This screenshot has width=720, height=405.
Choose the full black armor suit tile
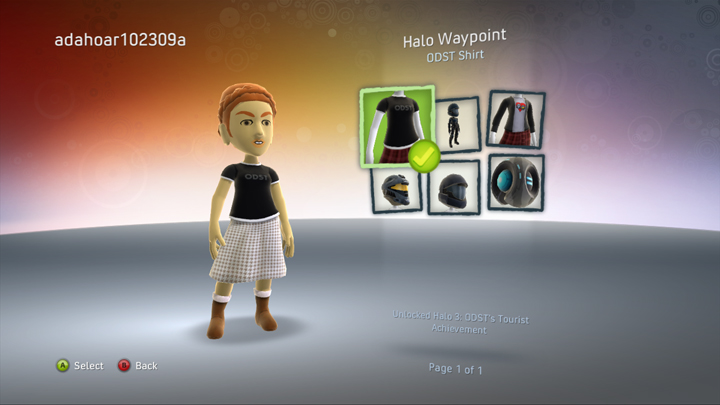pyautogui.click(x=458, y=124)
